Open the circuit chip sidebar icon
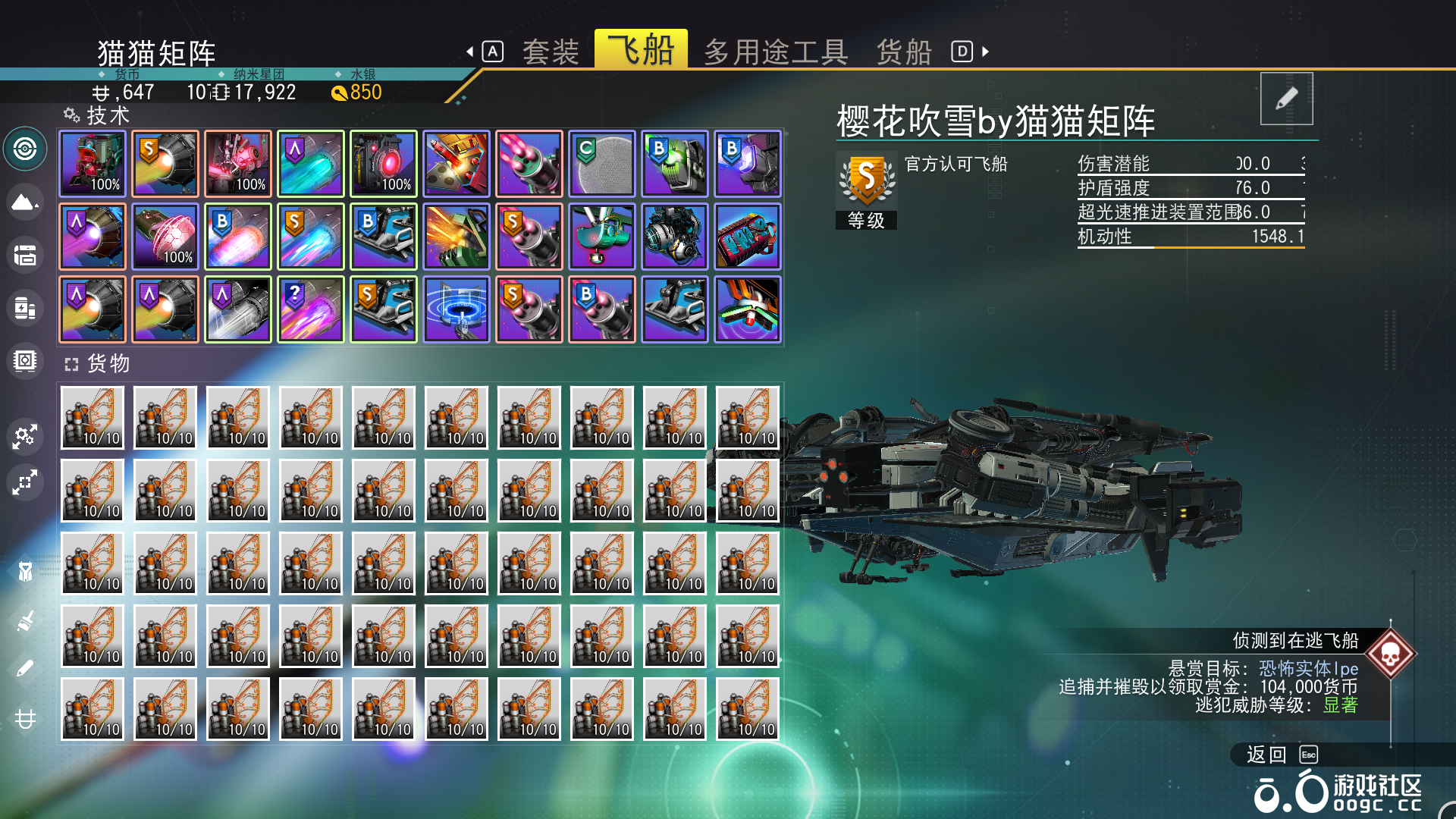Screen dimensions: 1456x819 (x=25, y=362)
